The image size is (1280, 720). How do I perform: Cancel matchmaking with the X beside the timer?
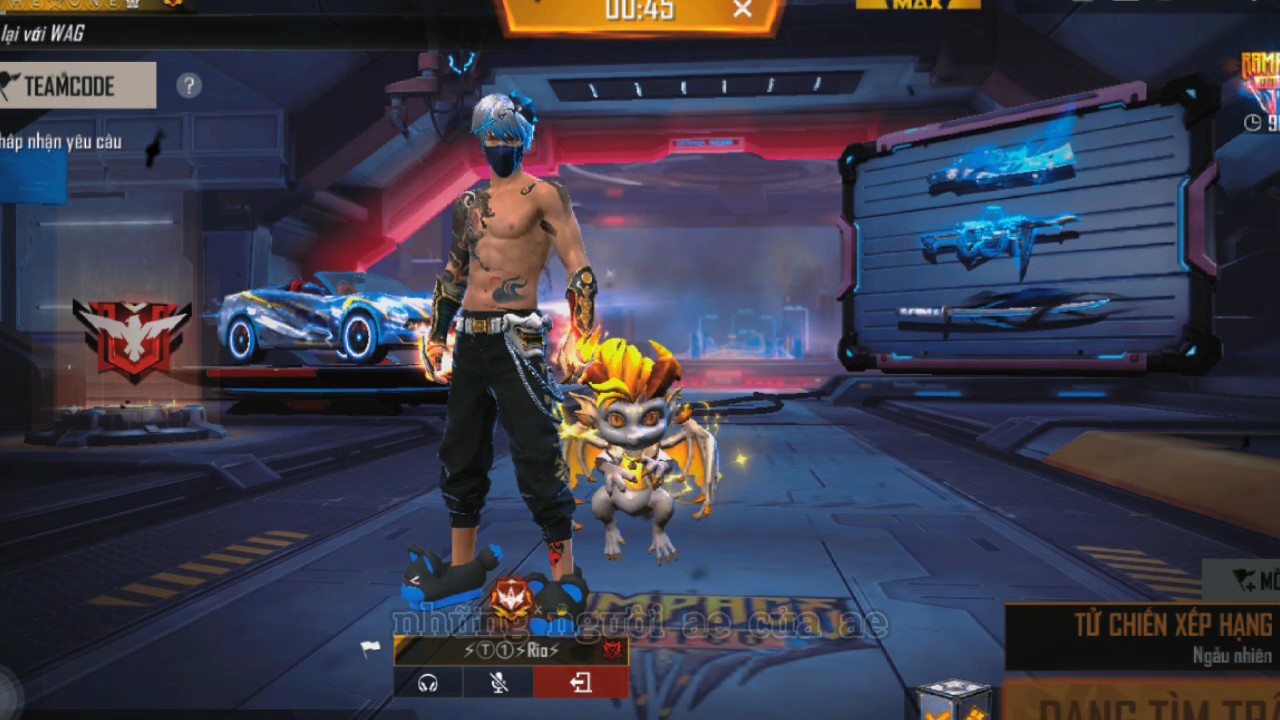tap(742, 10)
